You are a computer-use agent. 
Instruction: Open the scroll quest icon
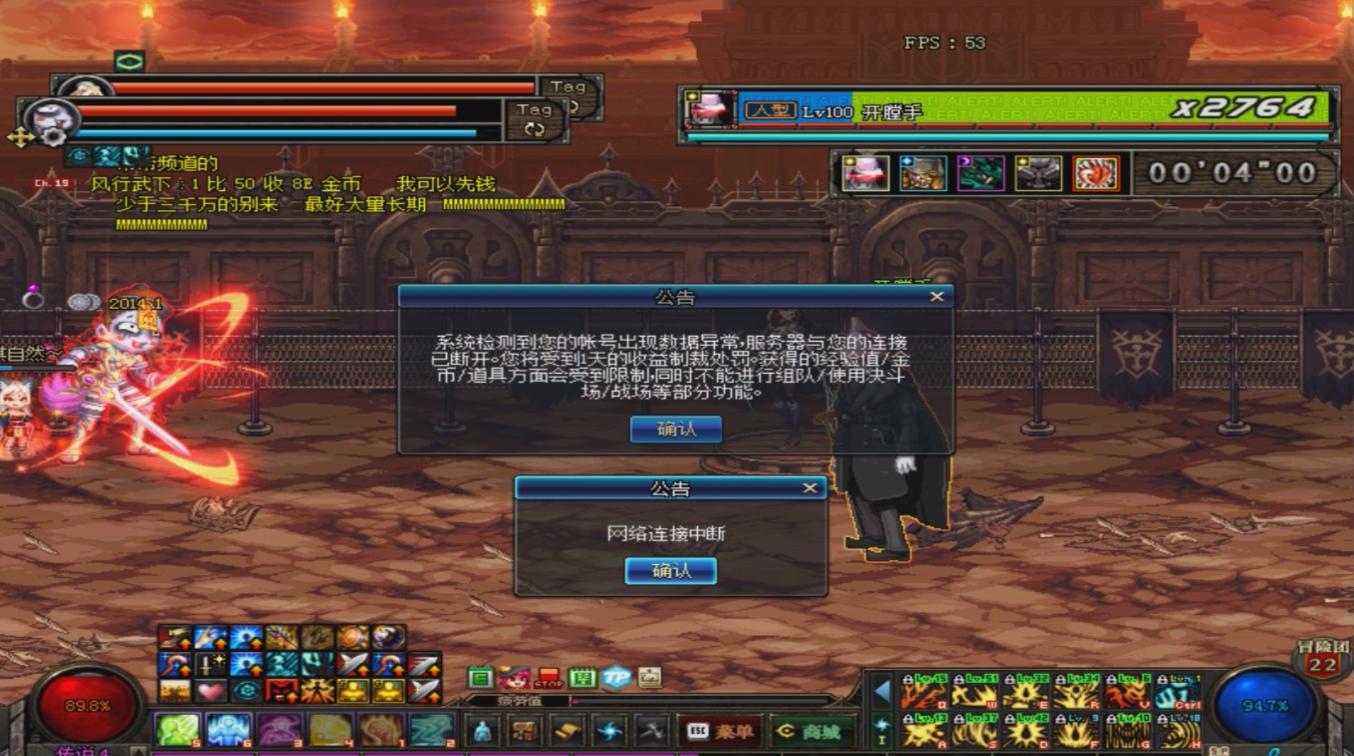click(x=567, y=731)
